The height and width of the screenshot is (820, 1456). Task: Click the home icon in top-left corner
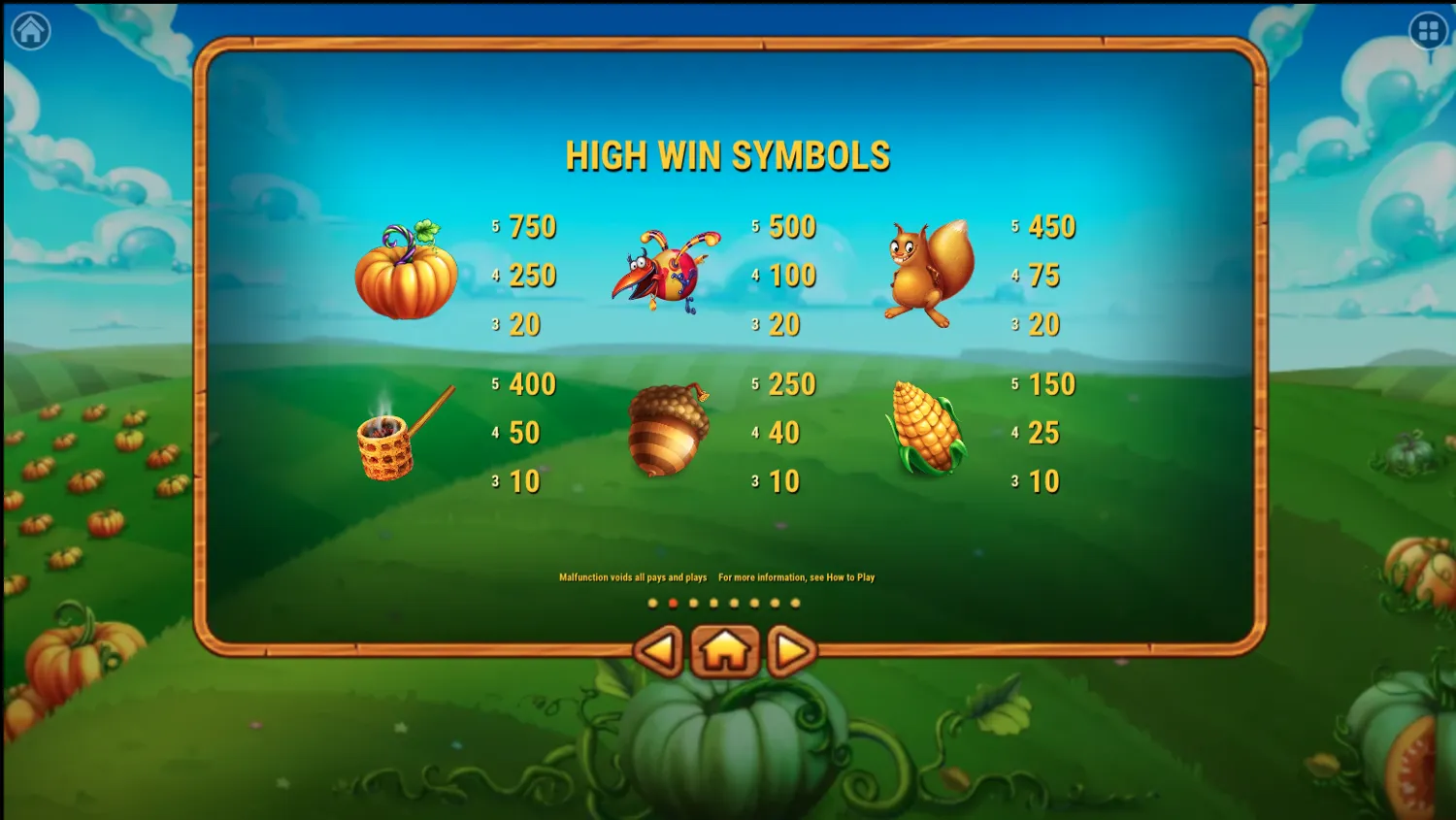click(32, 30)
